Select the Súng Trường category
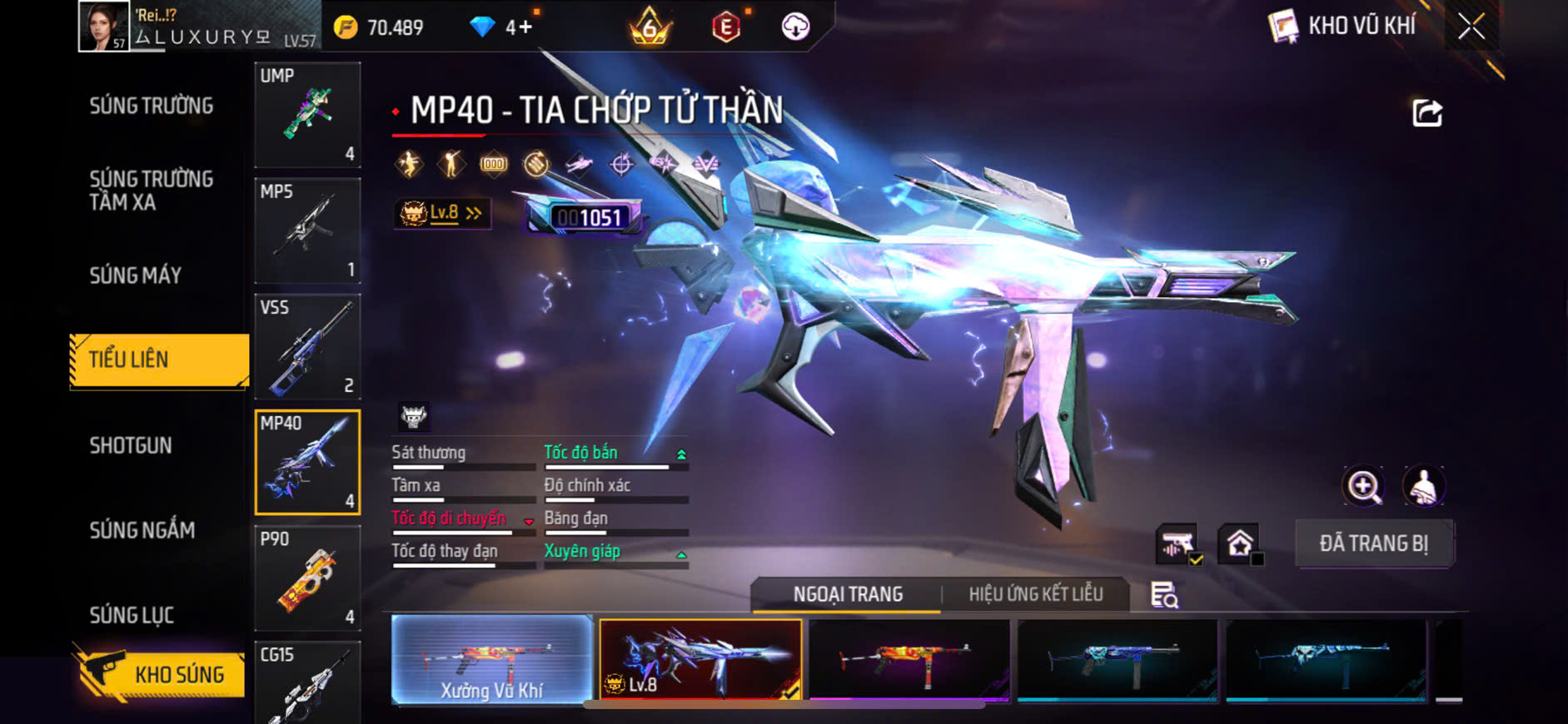This screenshot has height=724, width=1568. pos(152,106)
